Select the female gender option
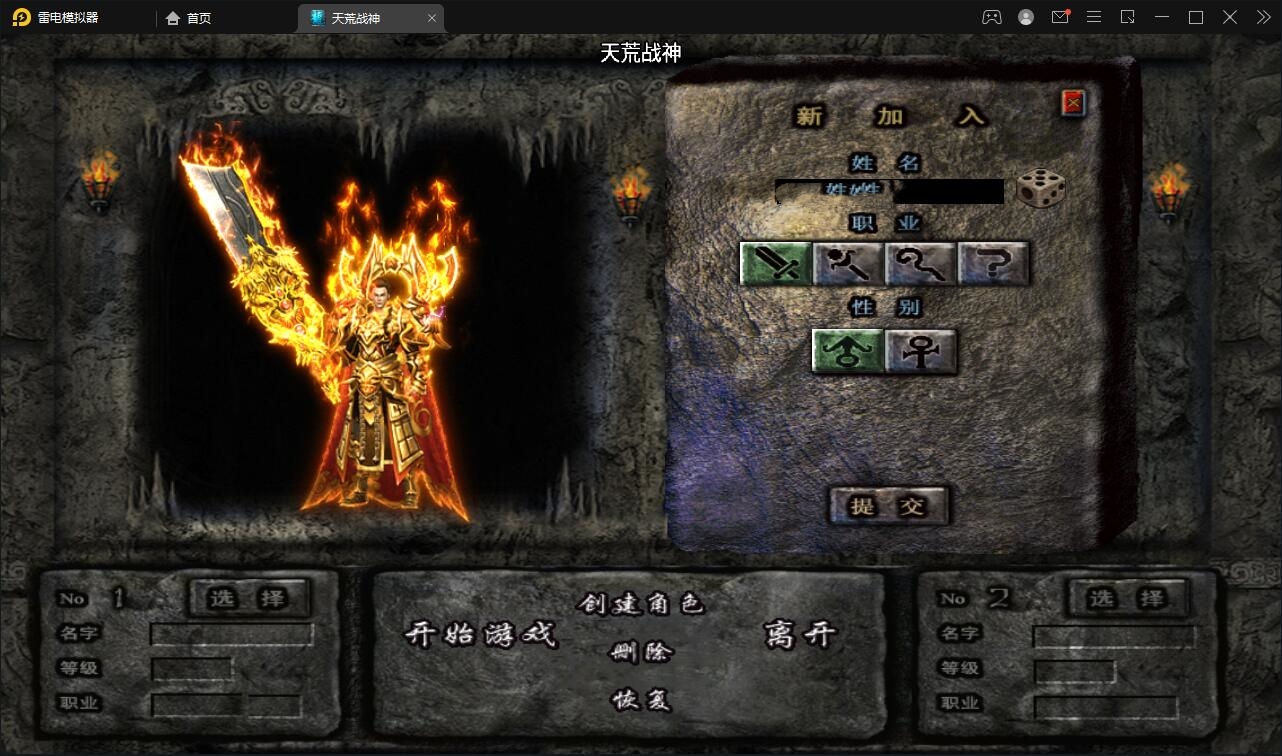The width and height of the screenshot is (1282, 756). coord(919,352)
